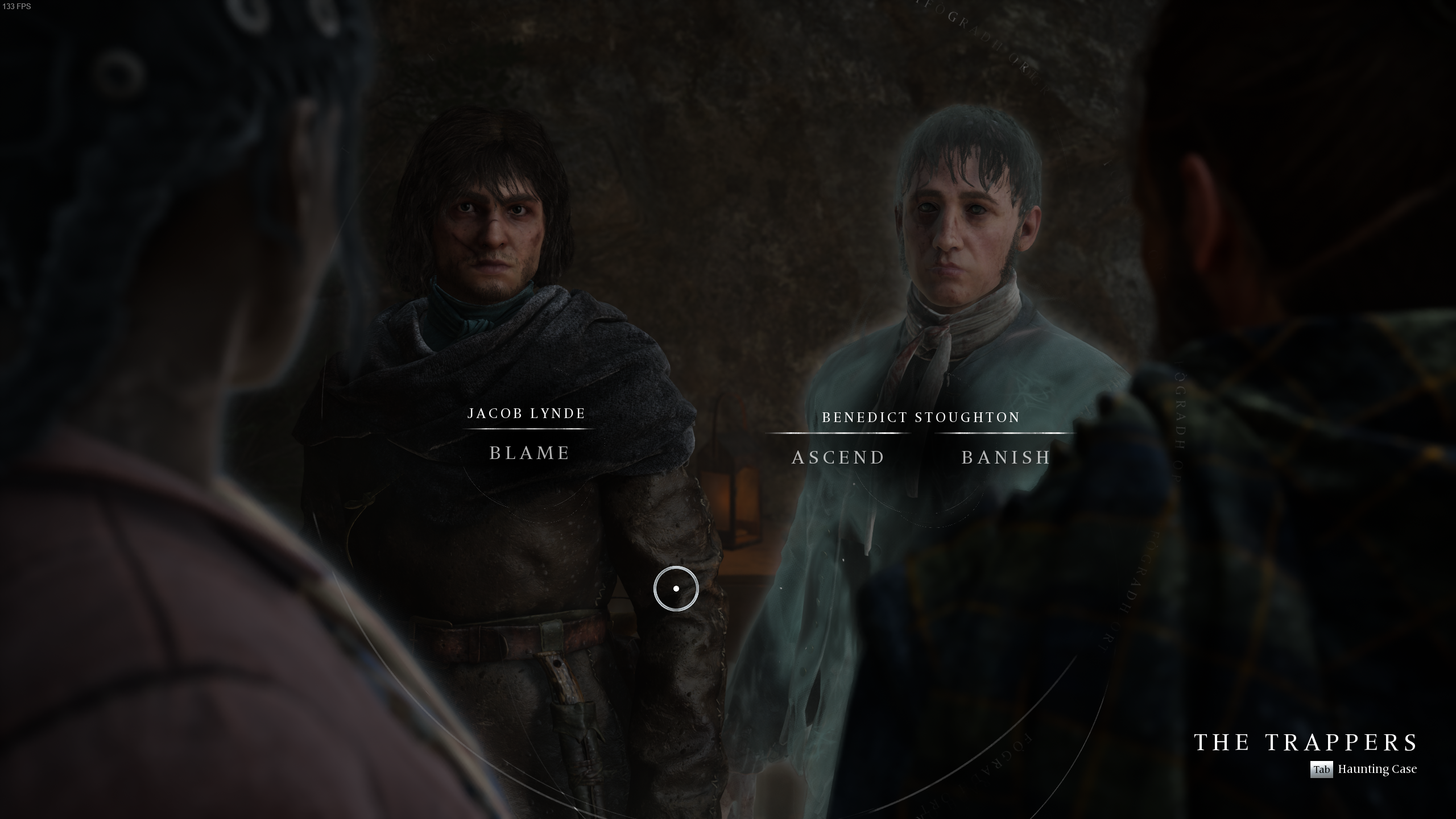The image size is (1456, 819).
Task: Pick the Banish option for Benedict
Action: 1006,457
